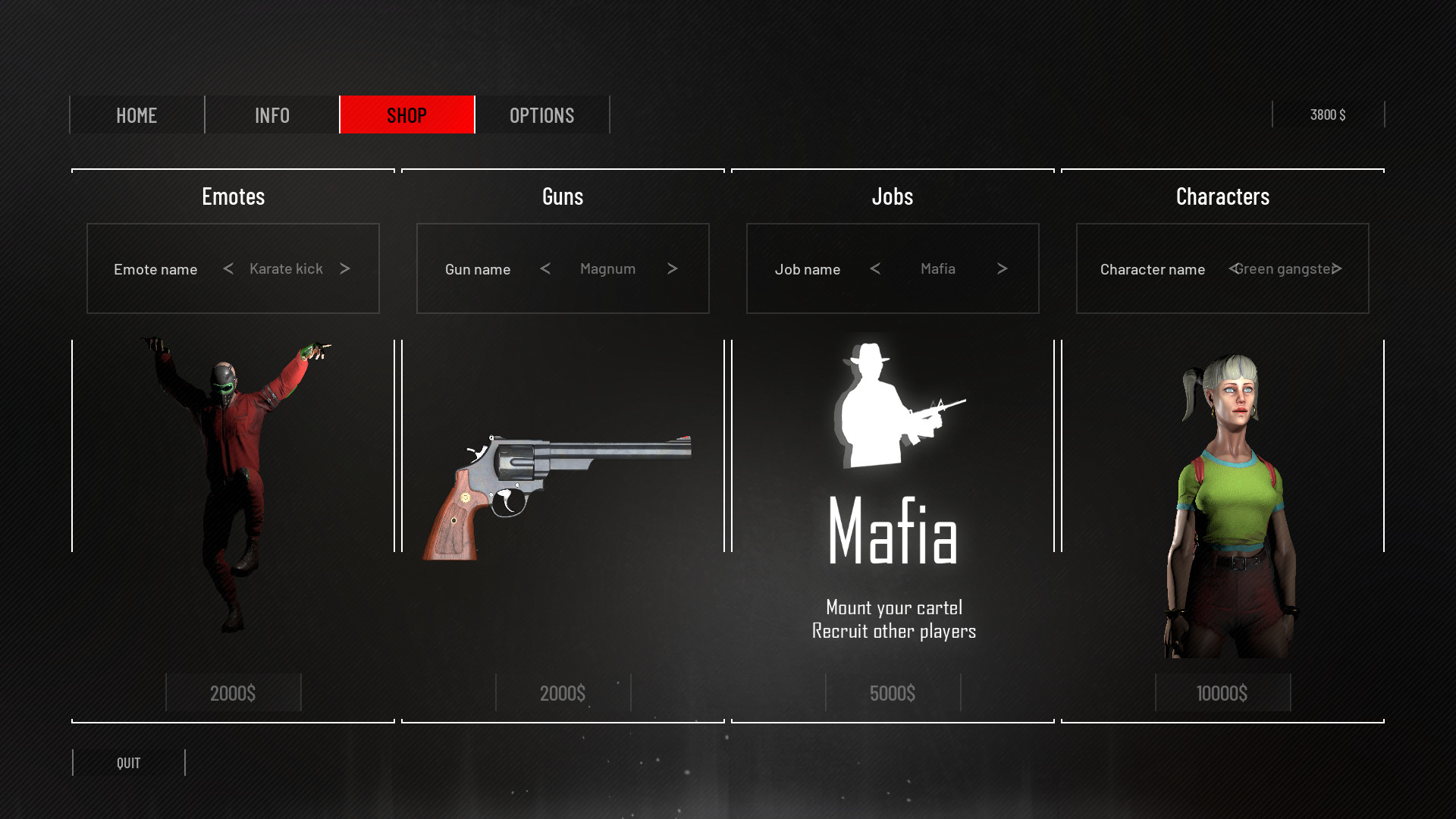
Task: Show the next character
Action: [1338, 268]
